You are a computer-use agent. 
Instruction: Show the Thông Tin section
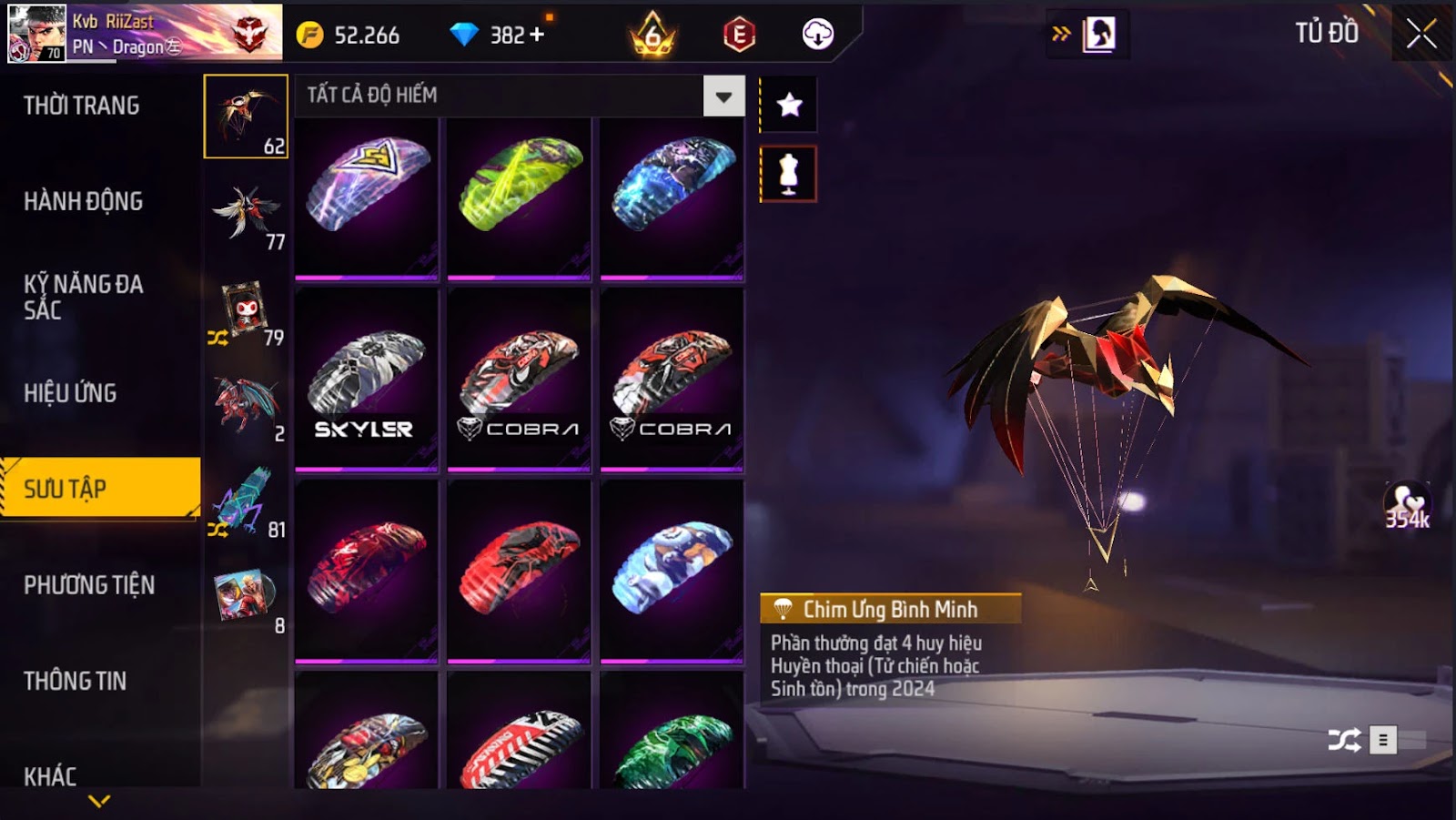[76, 681]
